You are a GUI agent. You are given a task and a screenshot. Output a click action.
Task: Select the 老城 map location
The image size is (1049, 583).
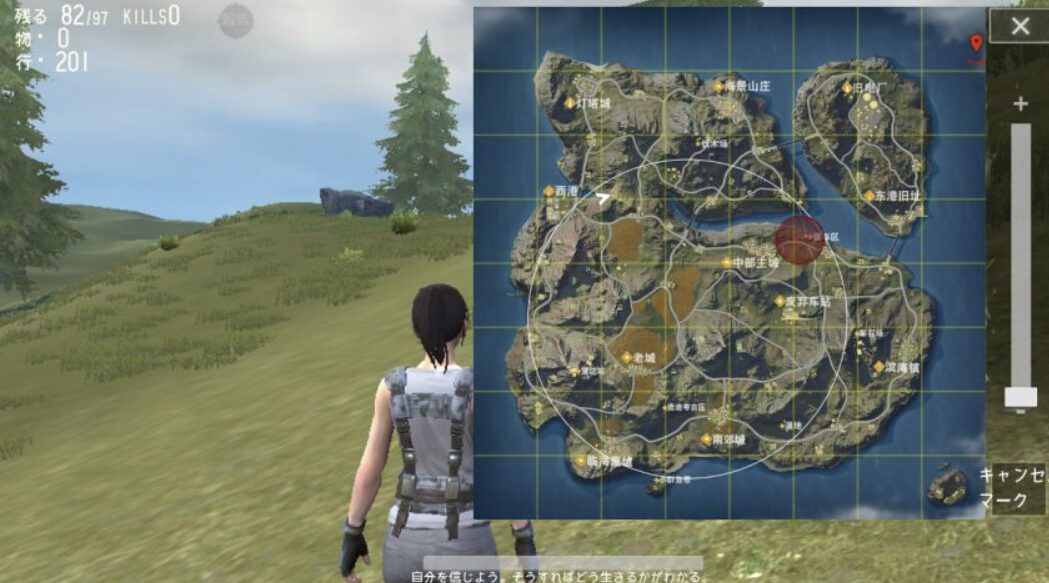638,357
